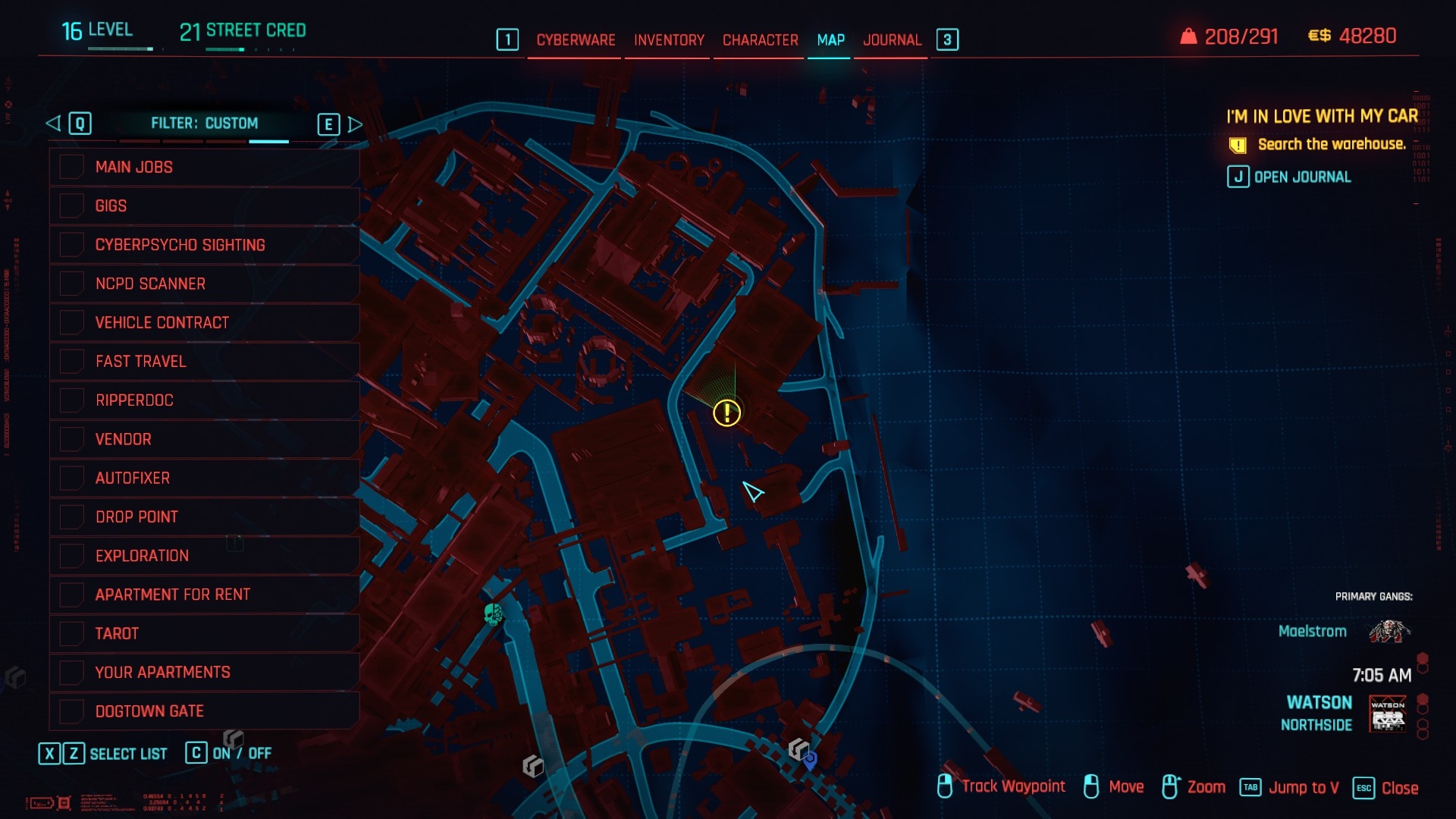Check the NCPD Scanner filter
This screenshot has height=819, width=1456.
tap(72, 284)
